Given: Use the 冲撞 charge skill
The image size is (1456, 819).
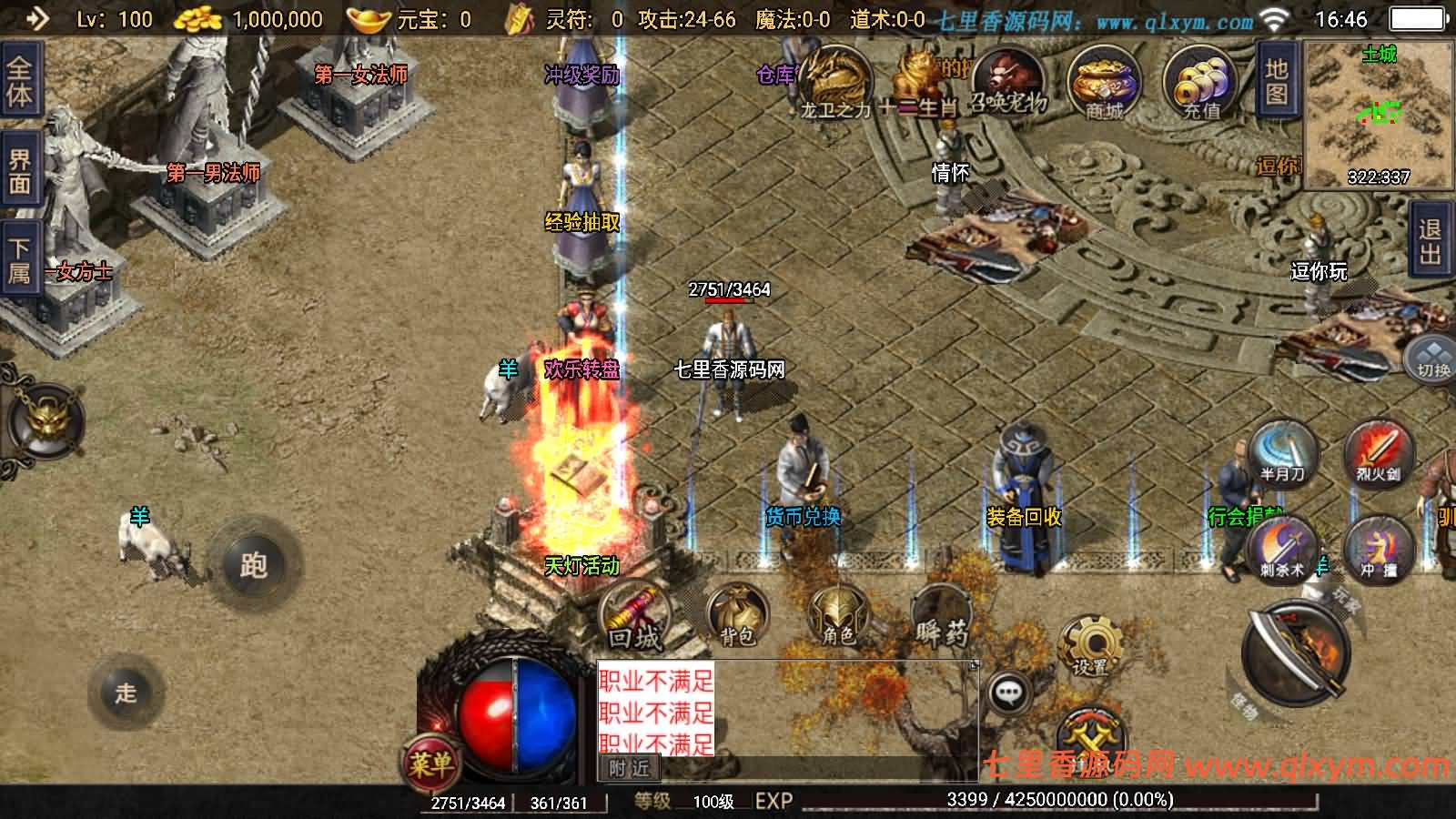Looking at the screenshot, I should 1378,549.
